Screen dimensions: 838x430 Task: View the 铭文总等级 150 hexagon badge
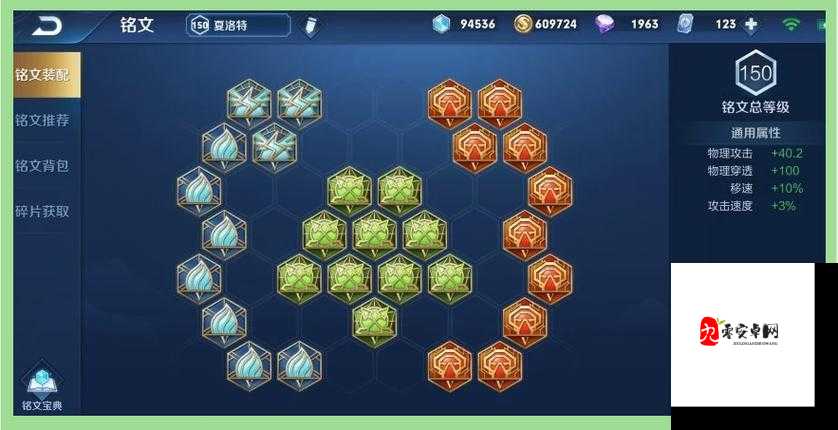pos(755,72)
